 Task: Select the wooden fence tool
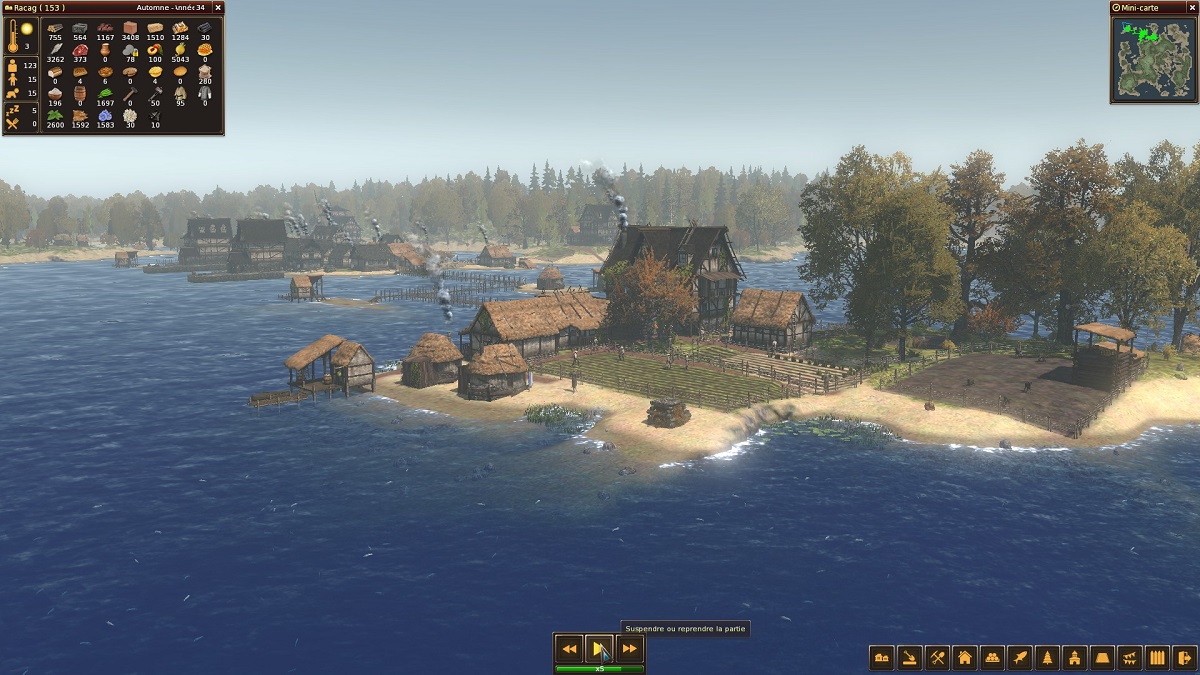click(1157, 658)
